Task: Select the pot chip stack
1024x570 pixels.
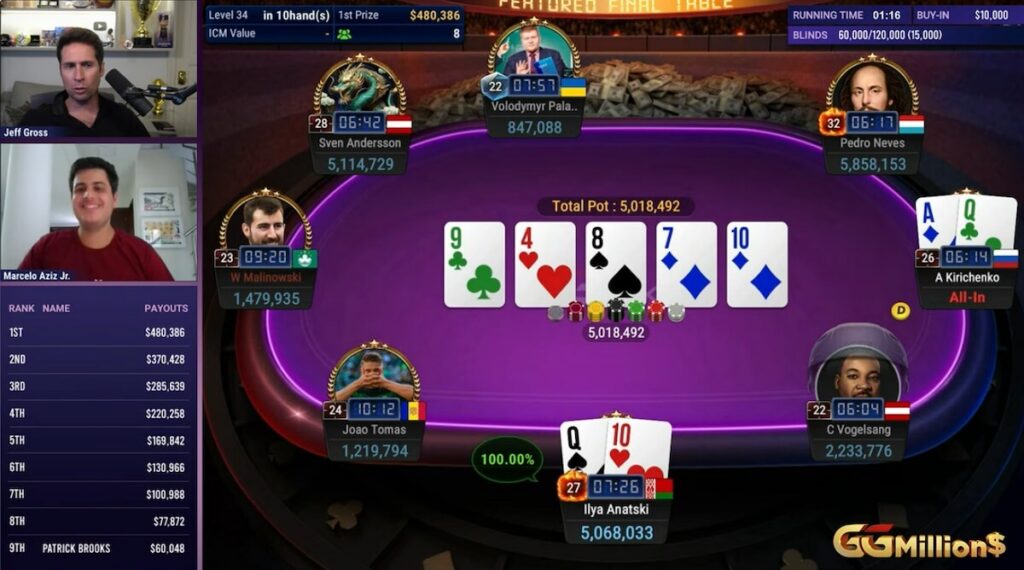Action: click(615, 312)
